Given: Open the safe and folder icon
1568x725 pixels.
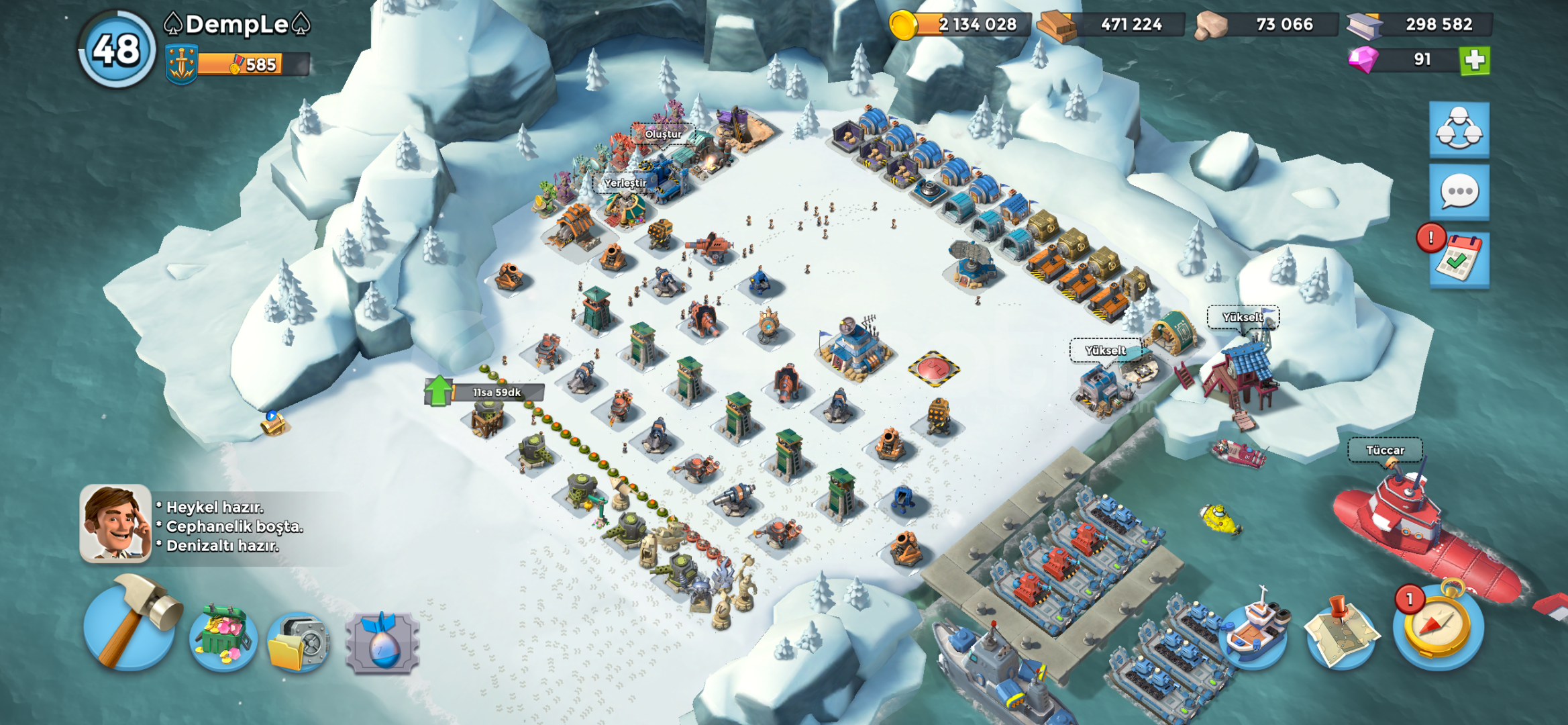Looking at the screenshot, I should 299,642.
